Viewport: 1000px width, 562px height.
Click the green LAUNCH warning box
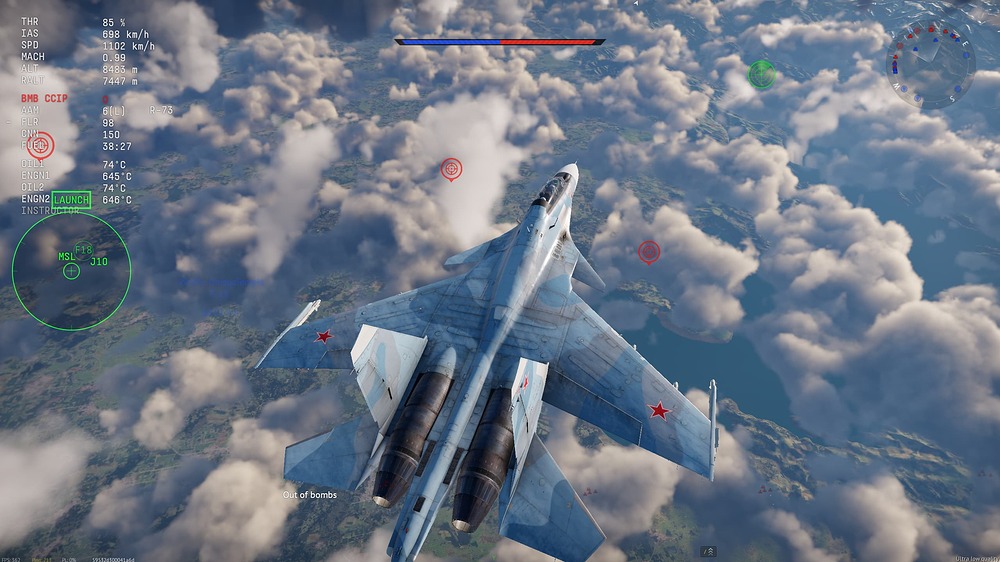(71, 200)
